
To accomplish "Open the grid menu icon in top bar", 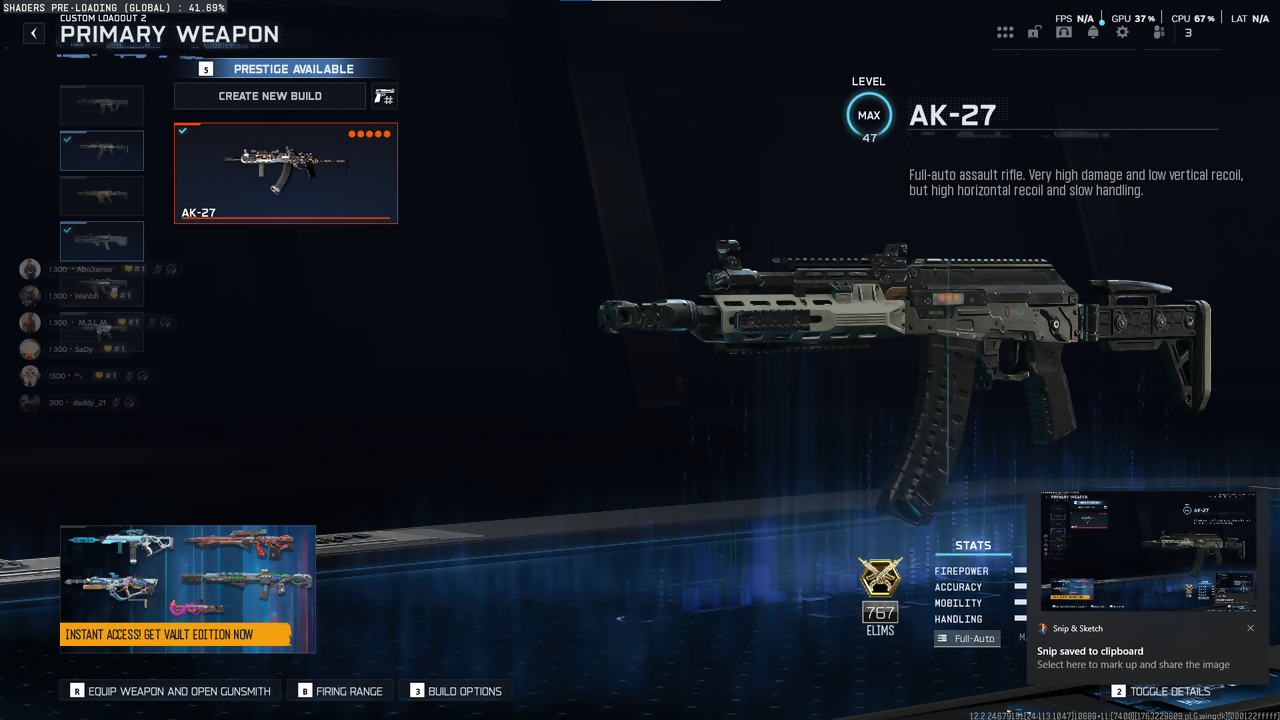I will 1005,33.
